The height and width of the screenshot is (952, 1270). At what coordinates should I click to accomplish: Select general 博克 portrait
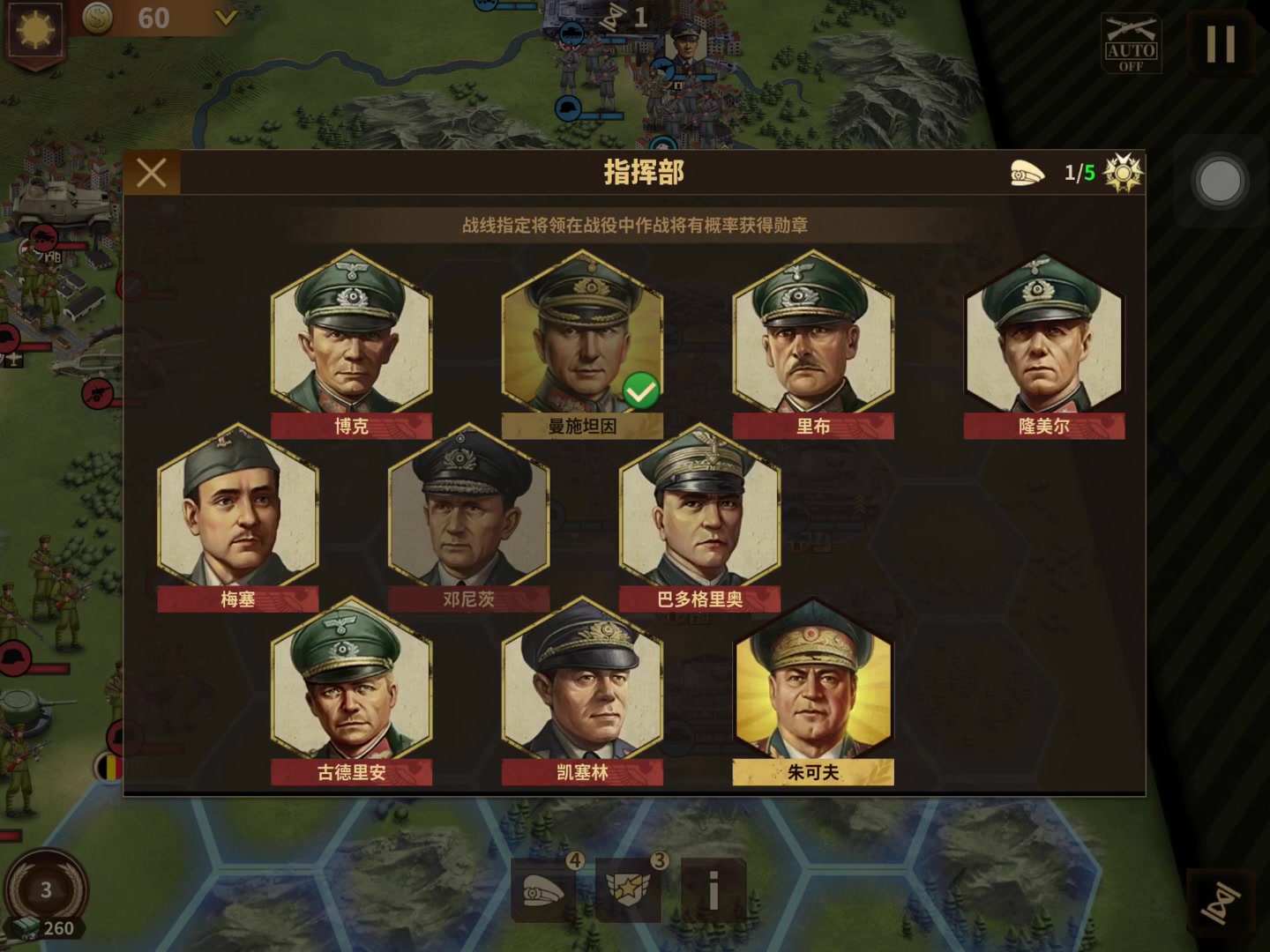click(351, 335)
